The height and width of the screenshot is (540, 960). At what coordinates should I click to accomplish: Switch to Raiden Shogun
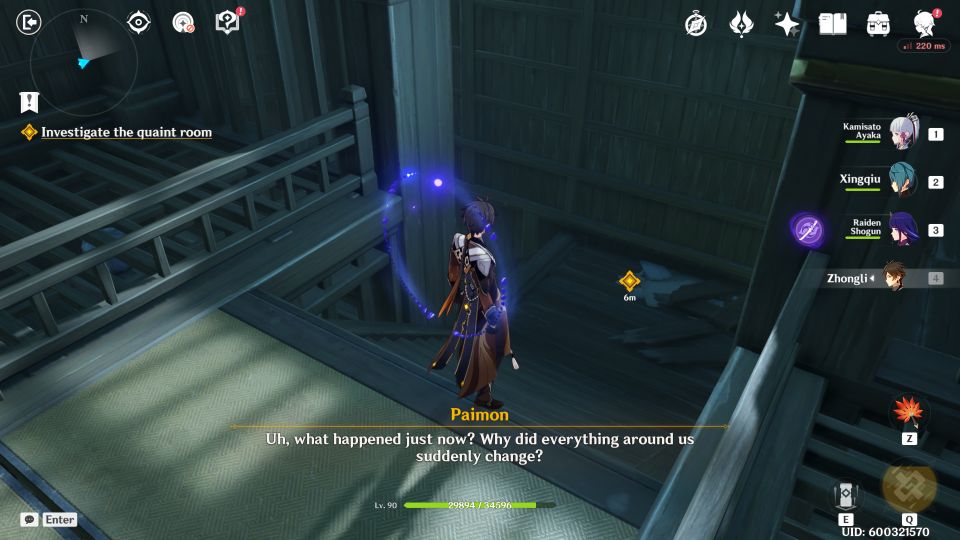point(904,230)
